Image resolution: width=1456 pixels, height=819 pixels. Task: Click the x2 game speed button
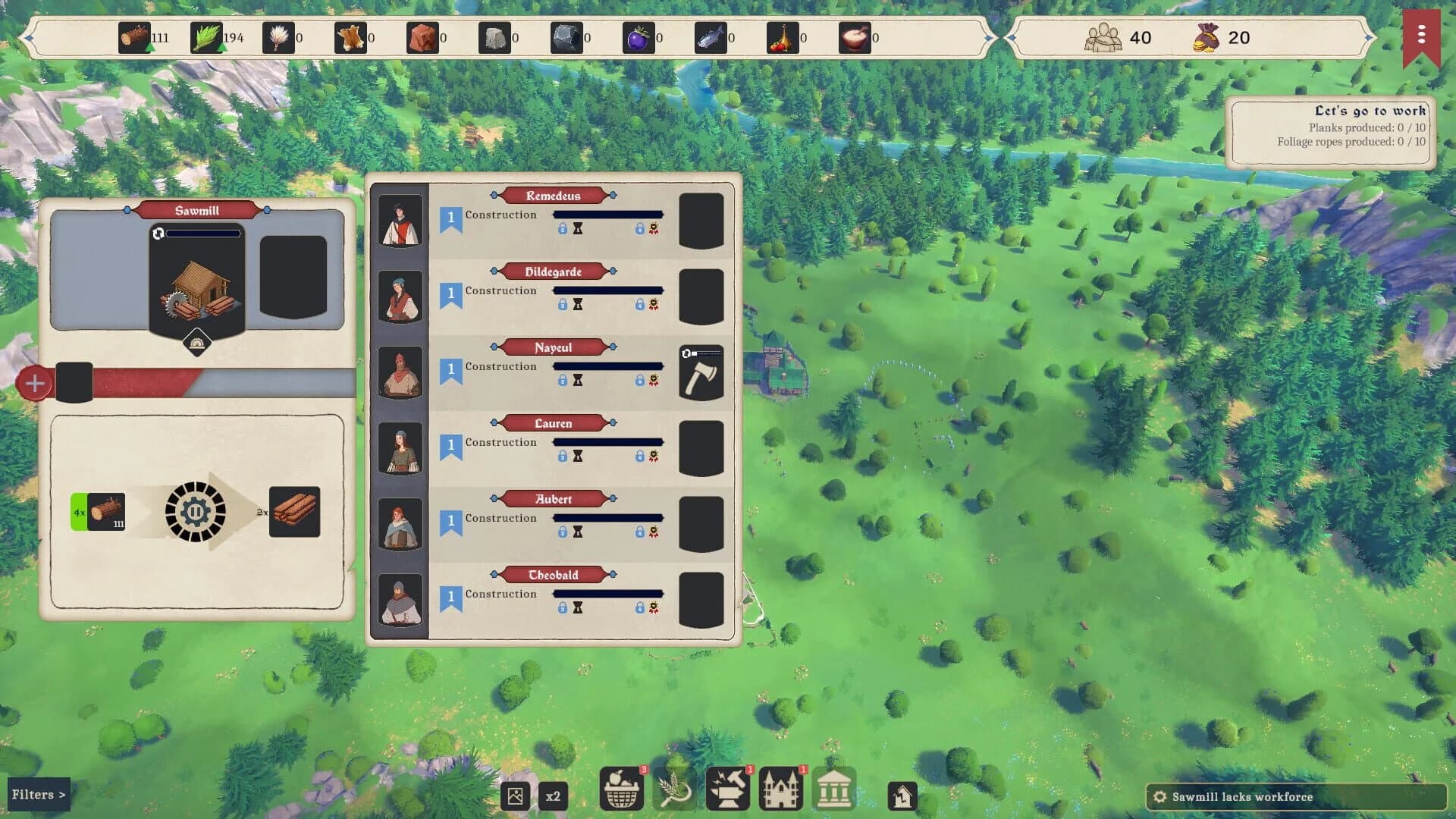click(553, 795)
